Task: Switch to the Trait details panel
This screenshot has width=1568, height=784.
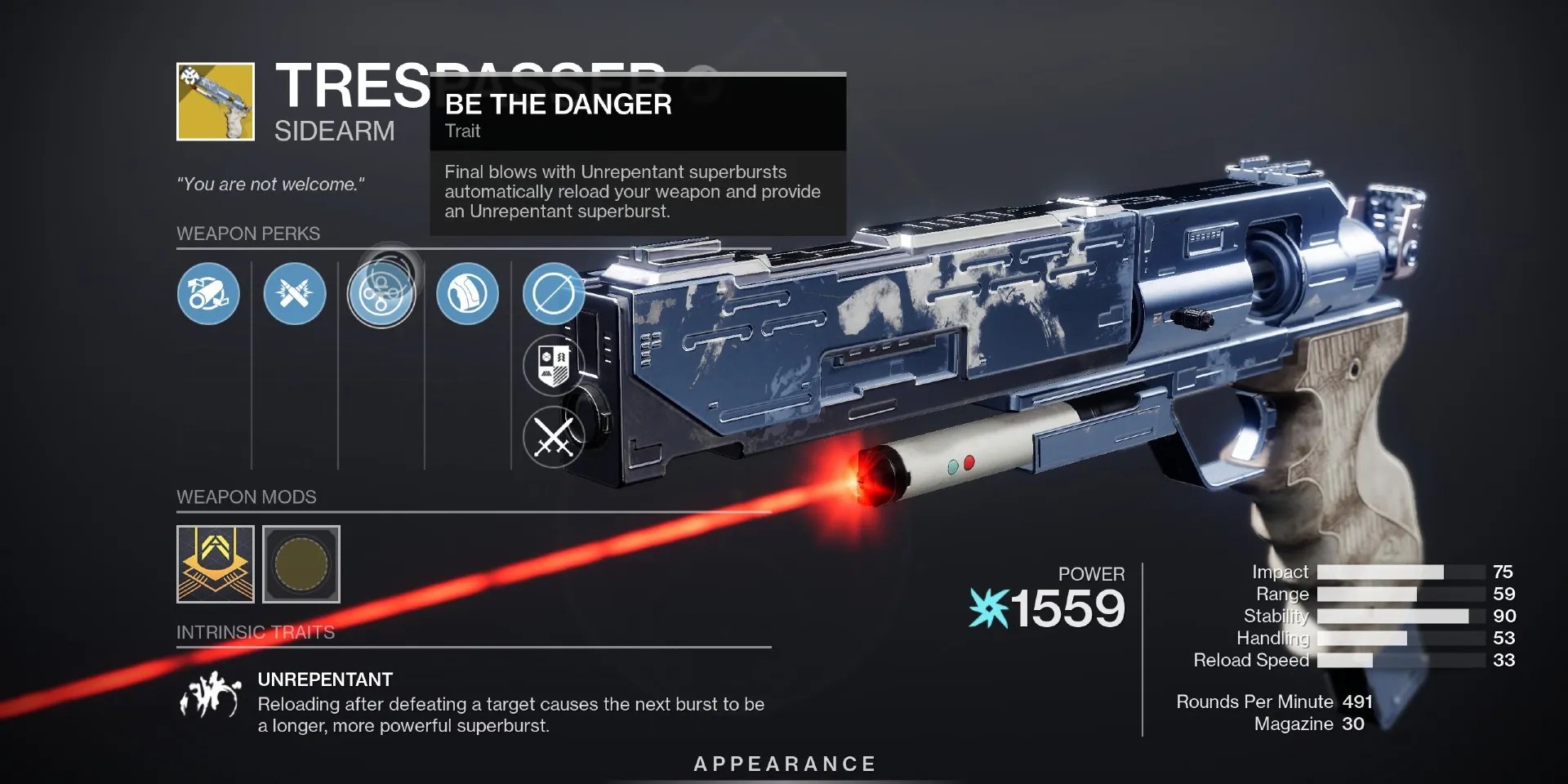Action: pyautogui.click(x=462, y=131)
